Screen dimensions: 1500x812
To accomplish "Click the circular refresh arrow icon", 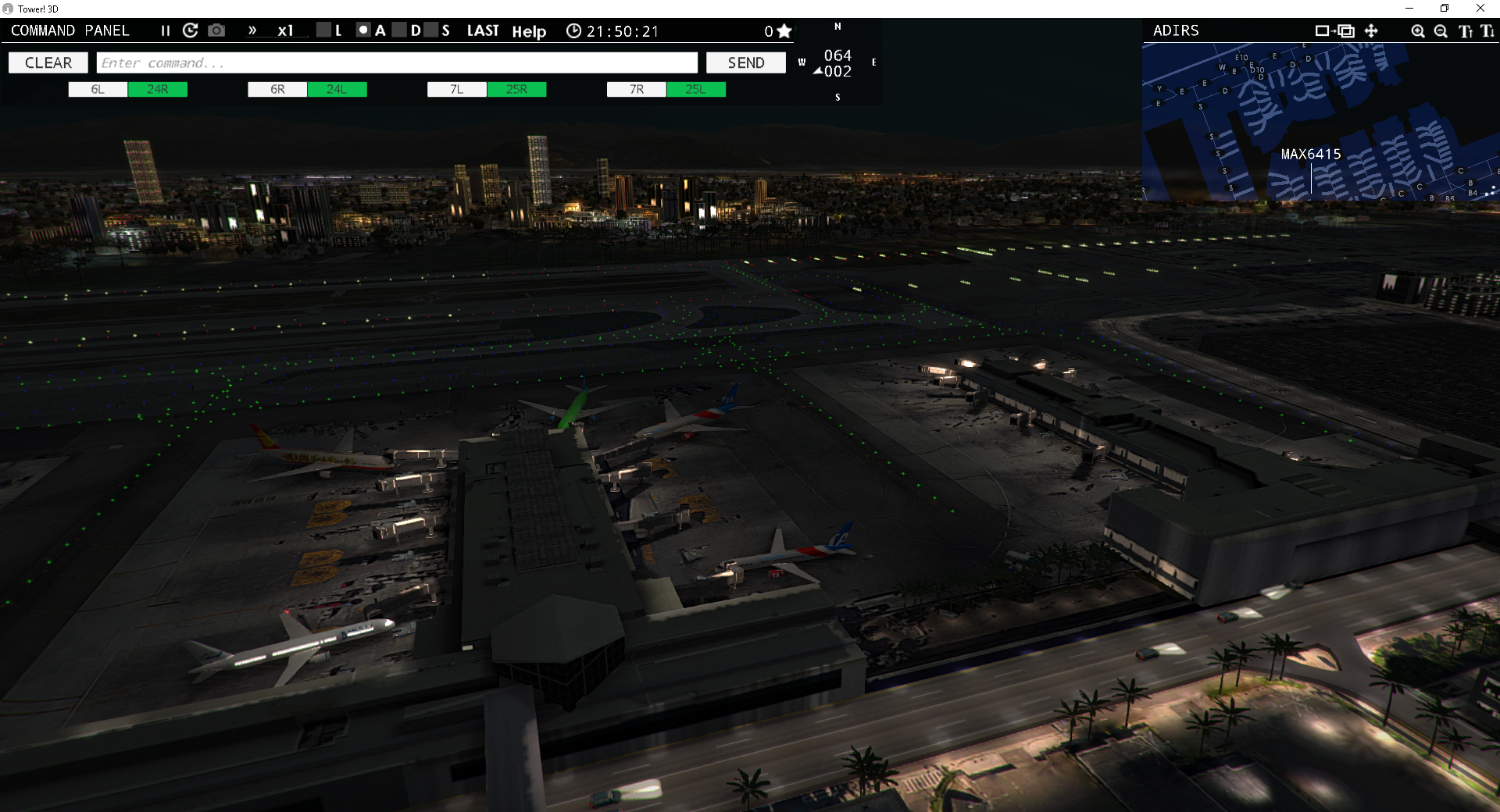I will pyautogui.click(x=190, y=30).
